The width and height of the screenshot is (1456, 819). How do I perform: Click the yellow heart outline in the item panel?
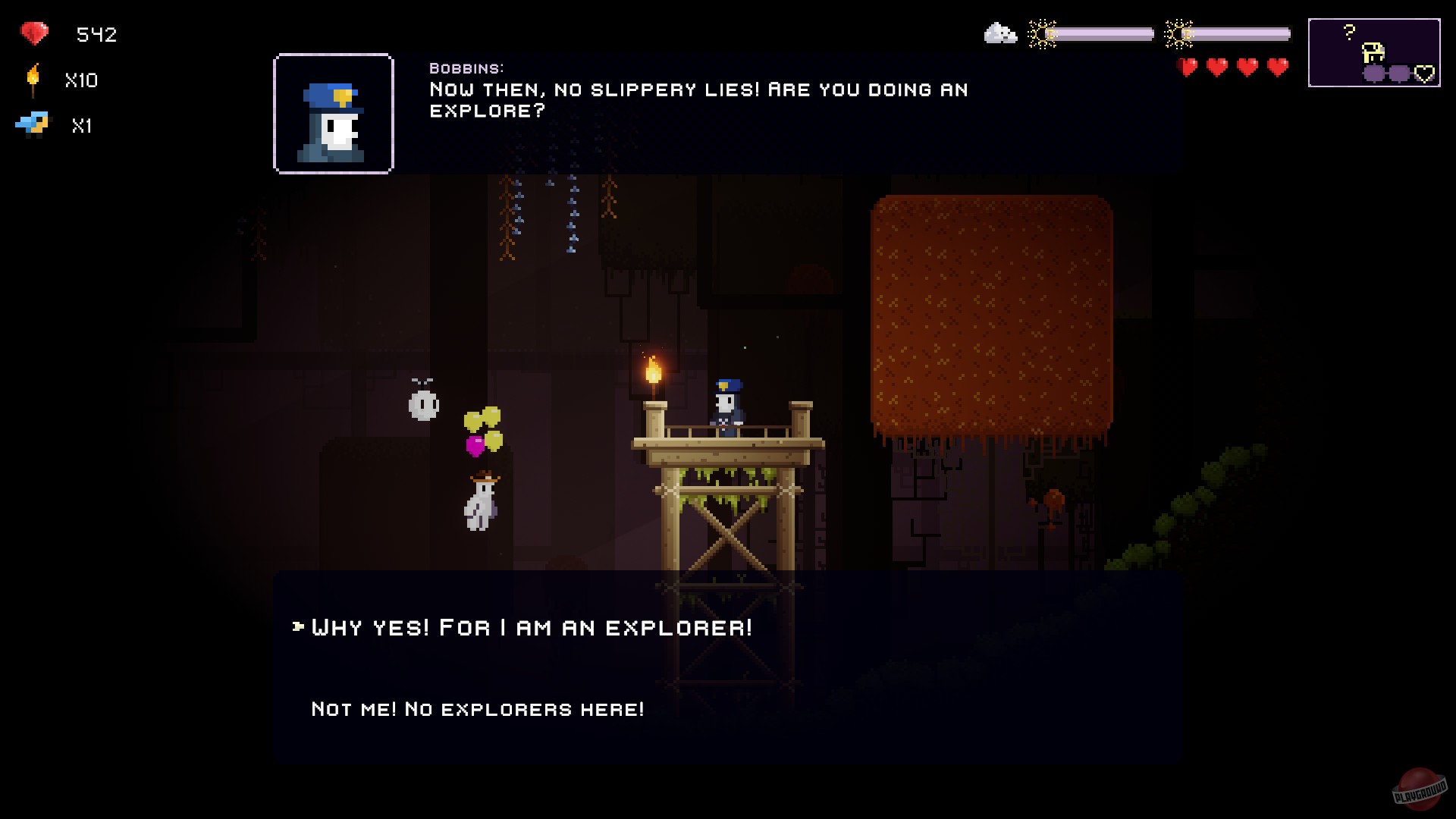[x=1424, y=72]
